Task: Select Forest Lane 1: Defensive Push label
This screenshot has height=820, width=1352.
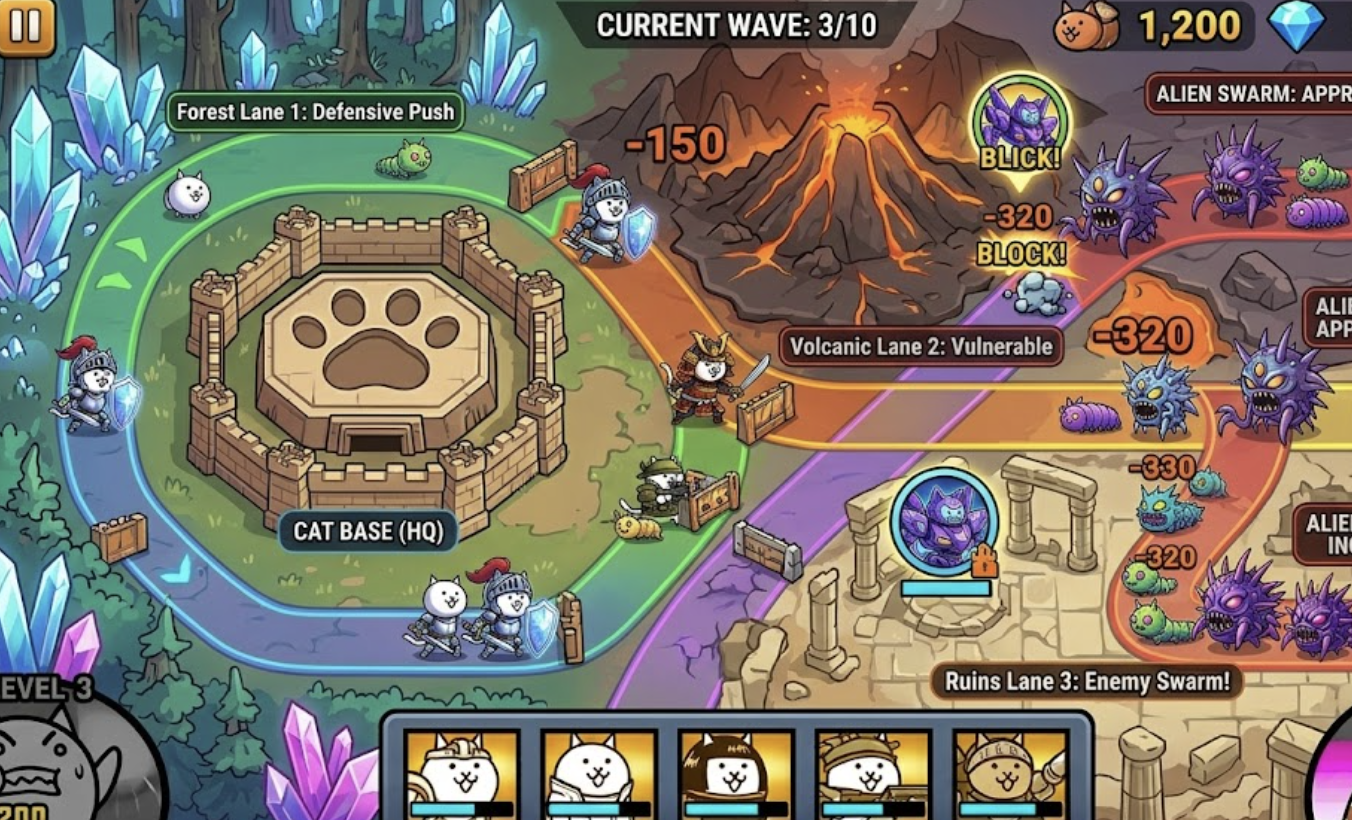Action: (x=315, y=112)
